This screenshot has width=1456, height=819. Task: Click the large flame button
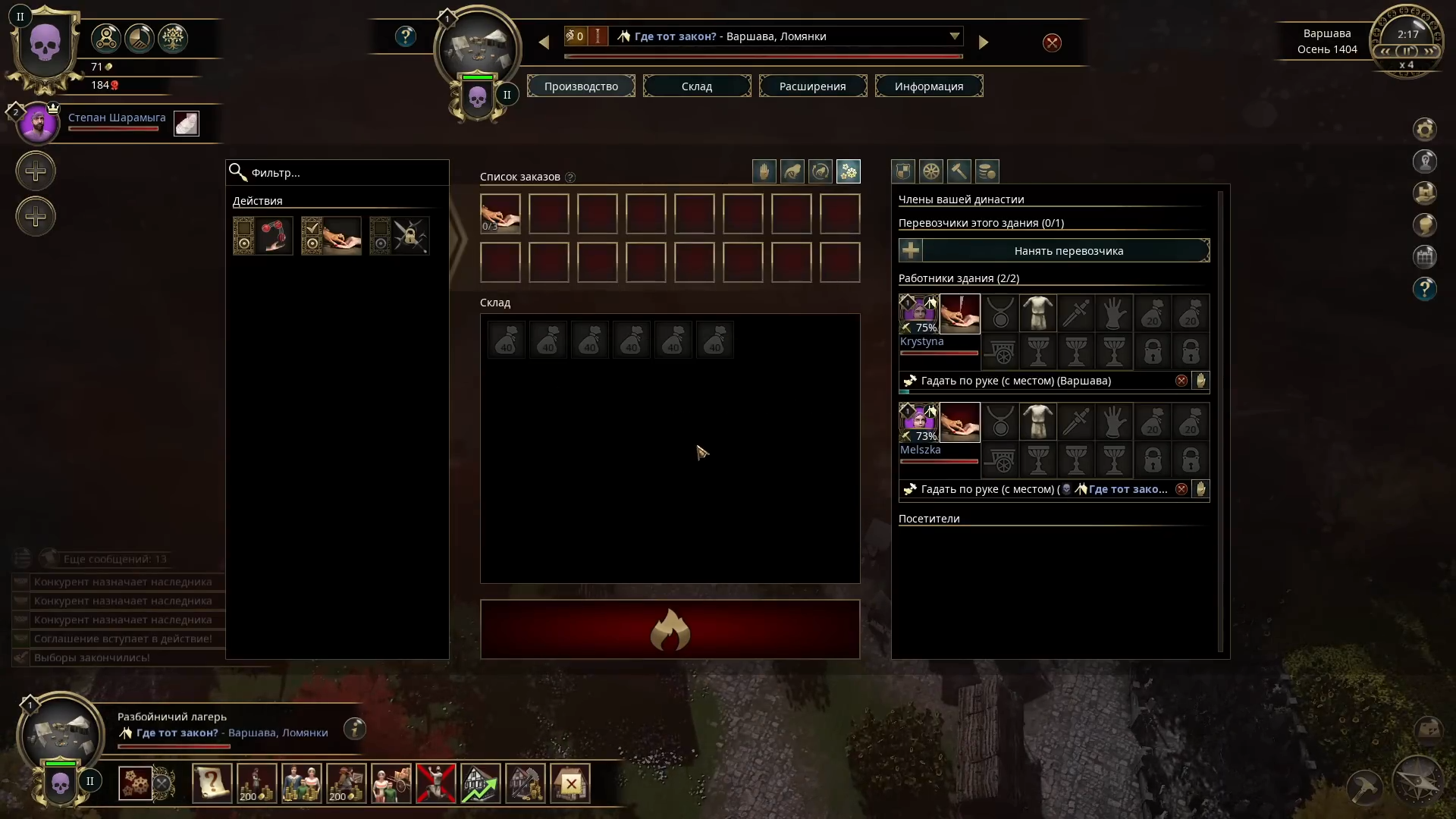670,629
